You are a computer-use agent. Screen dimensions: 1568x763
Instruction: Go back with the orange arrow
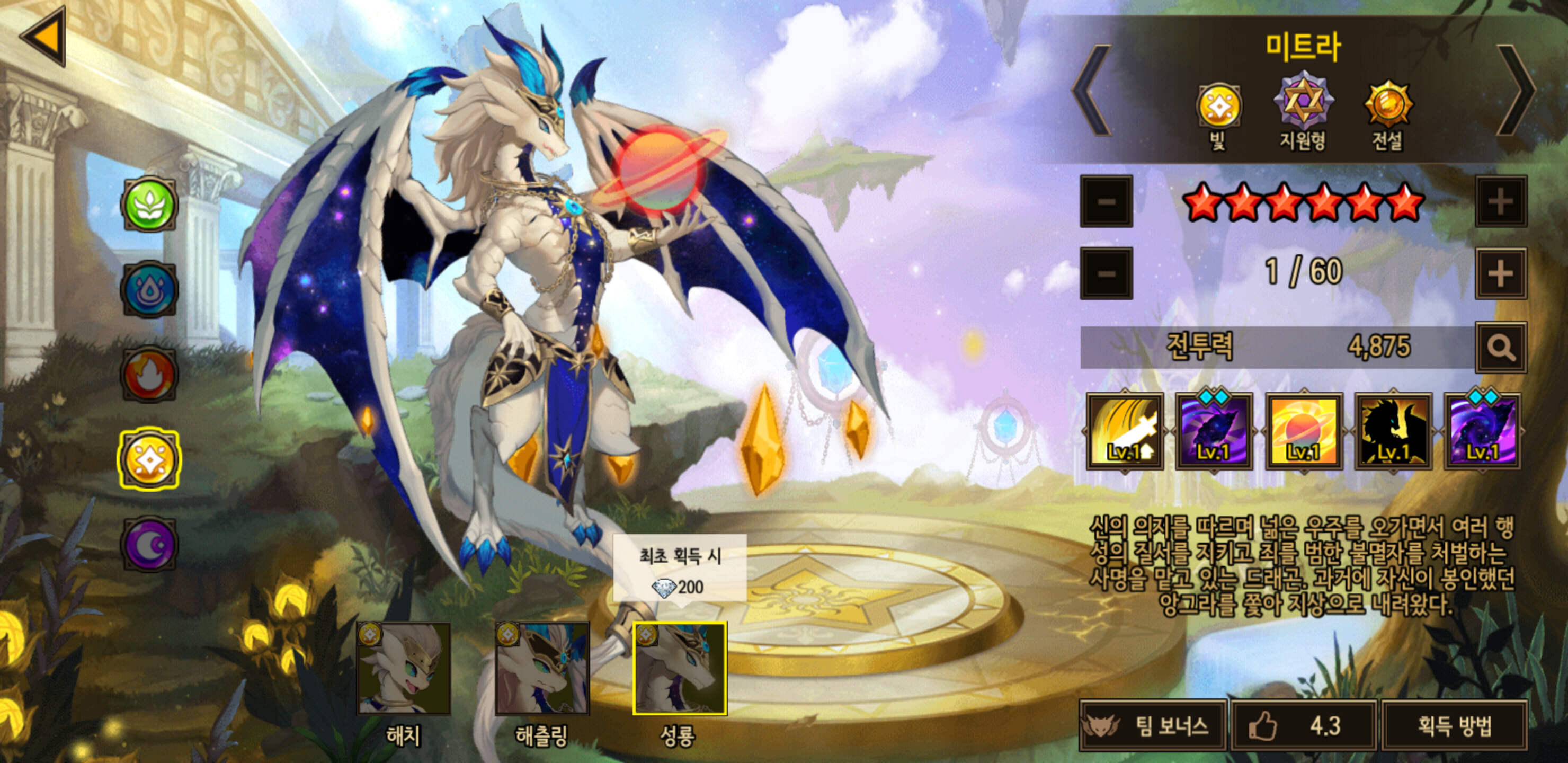pyautogui.click(x=44, y=37)
